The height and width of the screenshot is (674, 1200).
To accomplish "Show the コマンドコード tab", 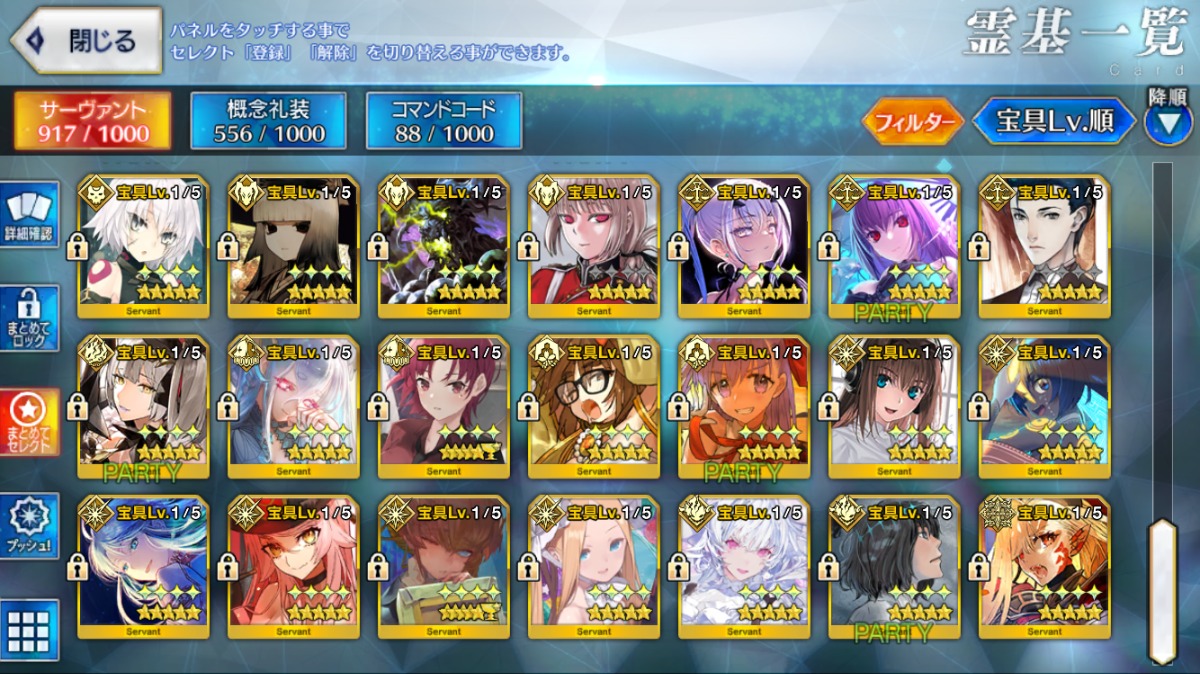I will 444,122.
